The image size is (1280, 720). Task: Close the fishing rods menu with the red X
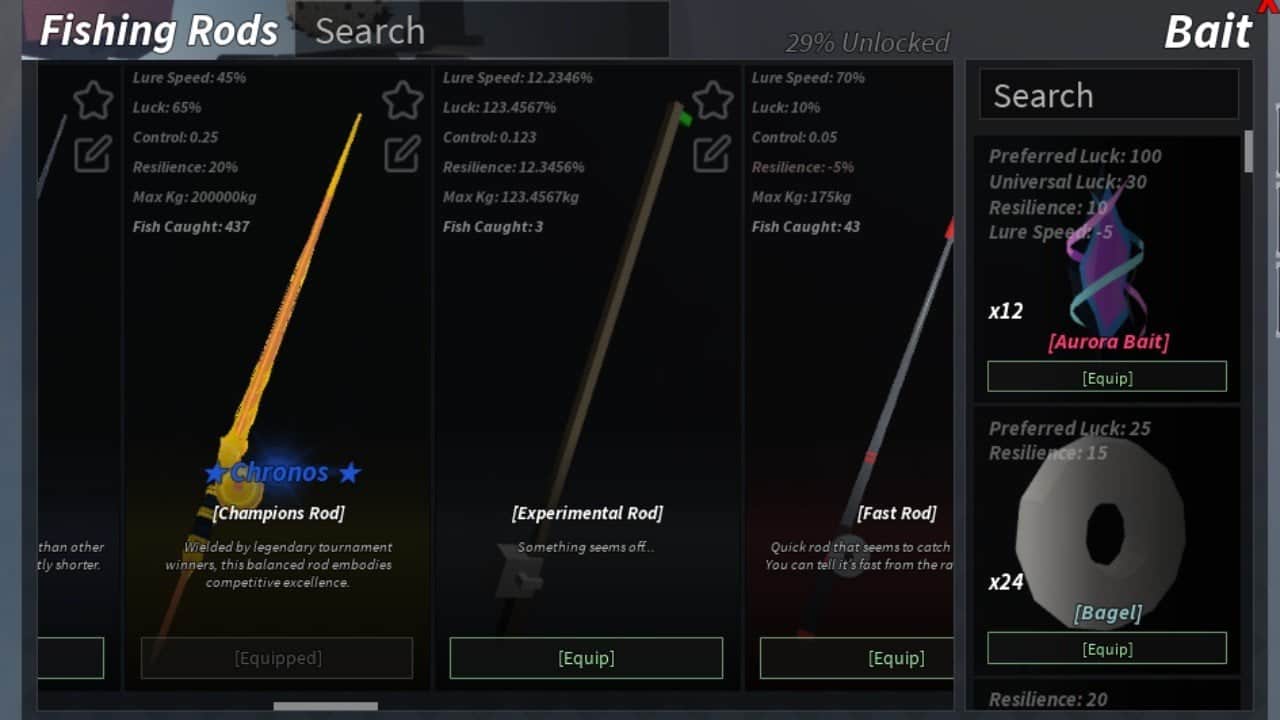click(1269, 5)
